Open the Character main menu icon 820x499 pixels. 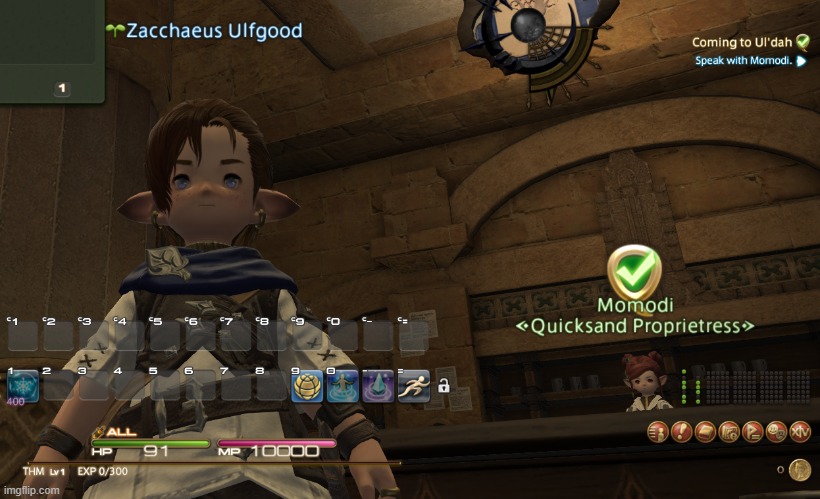(x=658, y=431)
